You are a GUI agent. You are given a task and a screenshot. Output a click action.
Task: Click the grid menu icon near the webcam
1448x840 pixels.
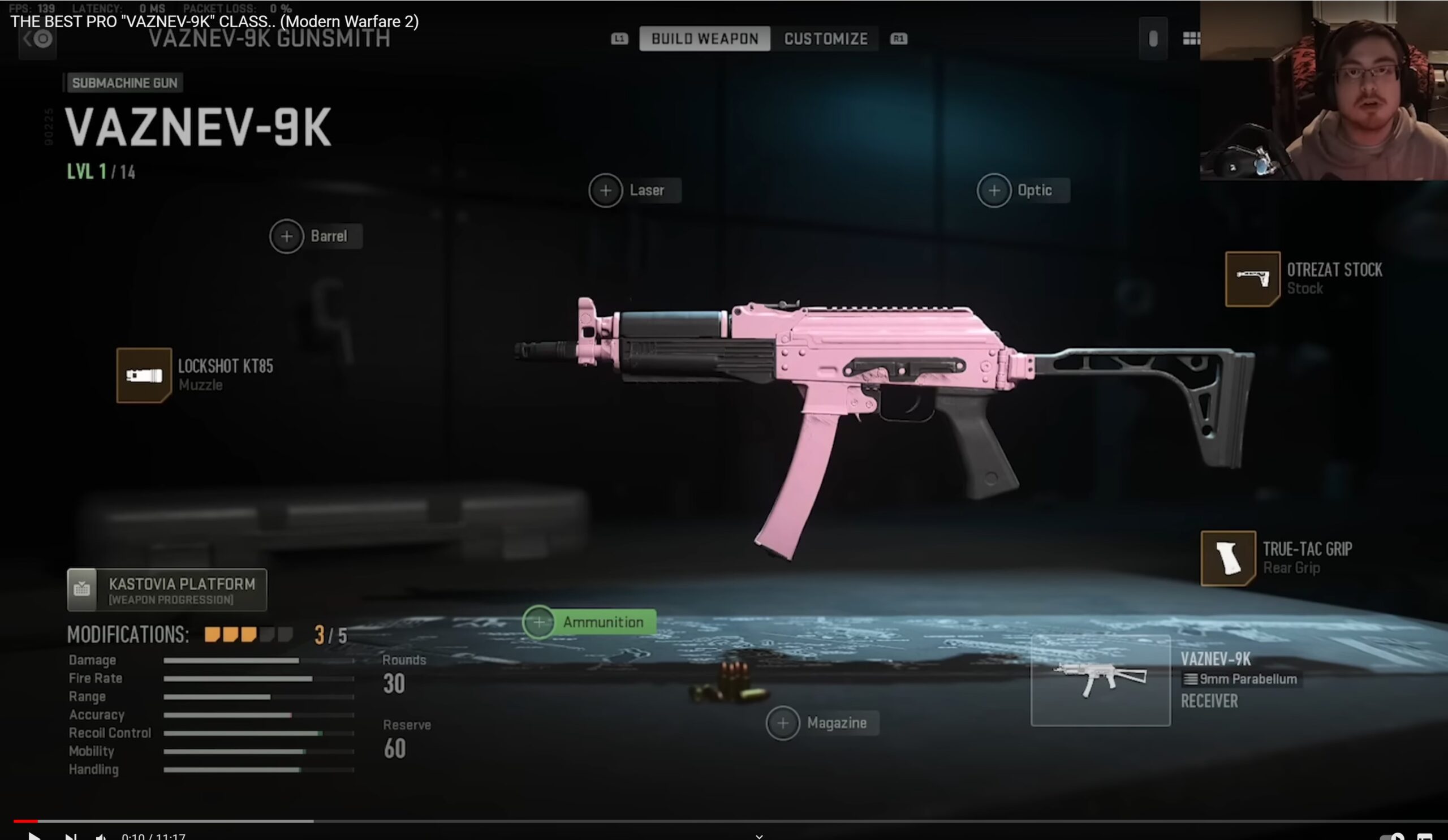point(1193,38)
